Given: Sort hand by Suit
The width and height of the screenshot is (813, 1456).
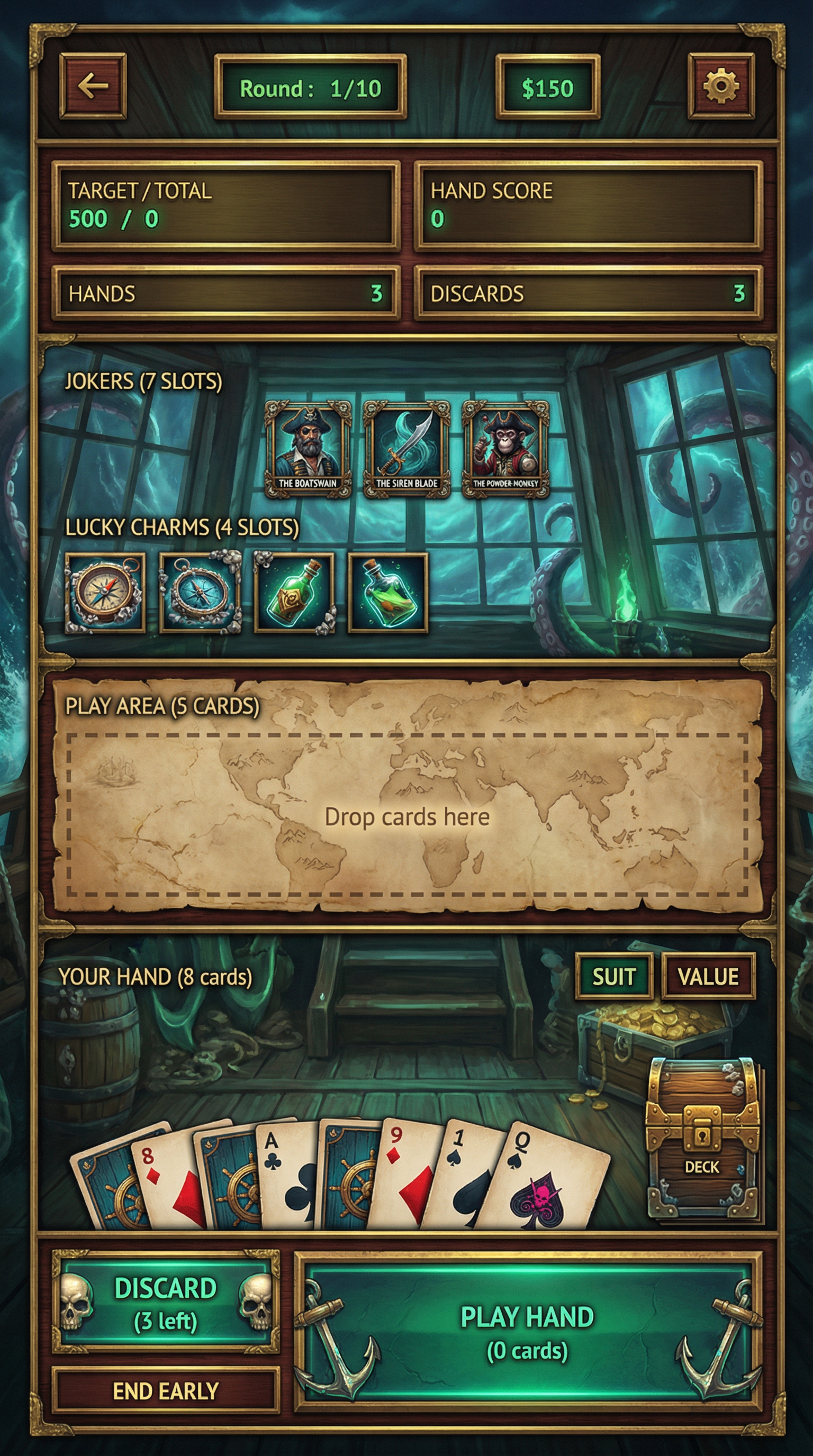Looking at the screenshot, I should (614, 976).
